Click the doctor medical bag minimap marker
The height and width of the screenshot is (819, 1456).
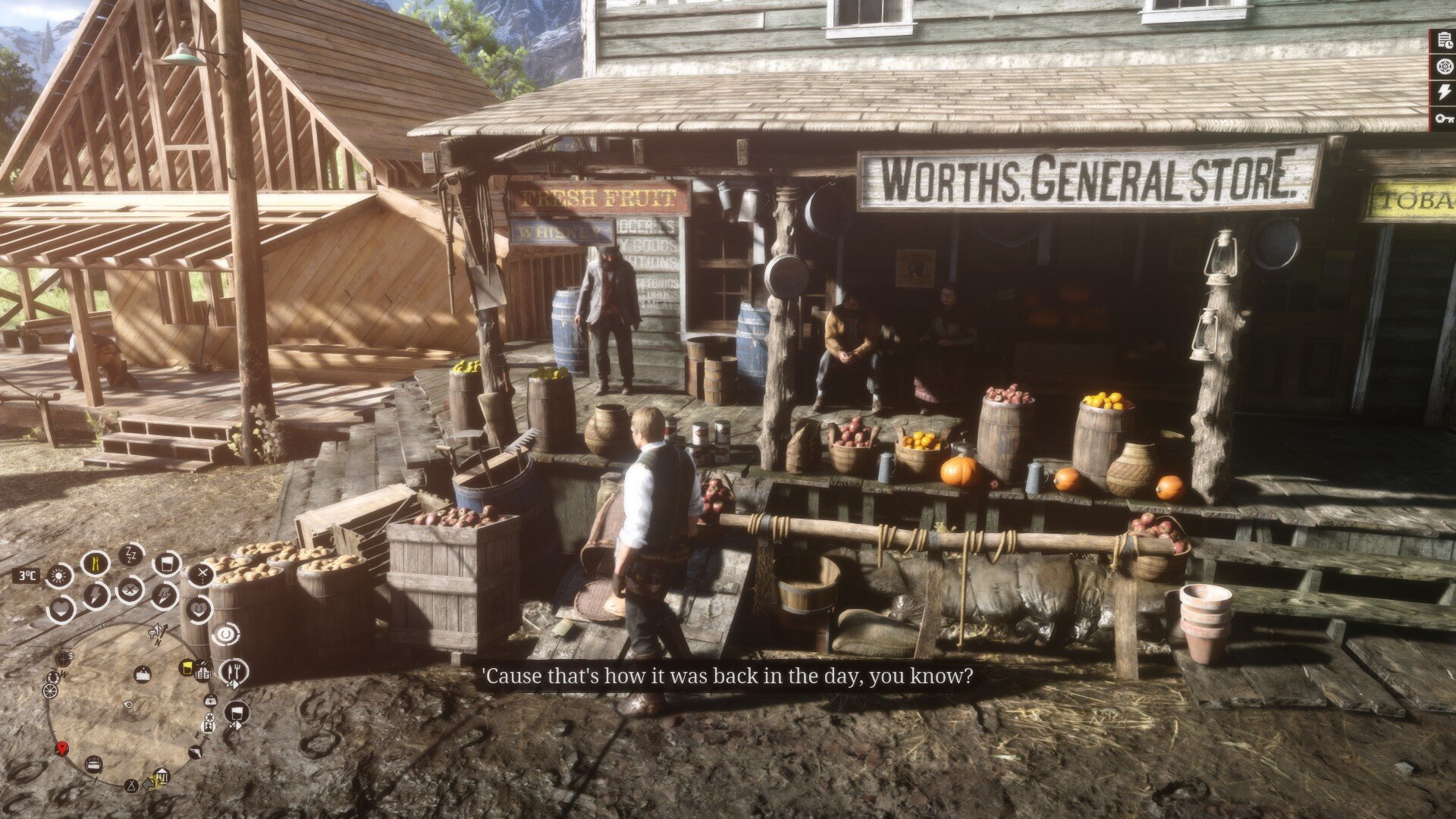pyautogui.click(x=210, y=699)
